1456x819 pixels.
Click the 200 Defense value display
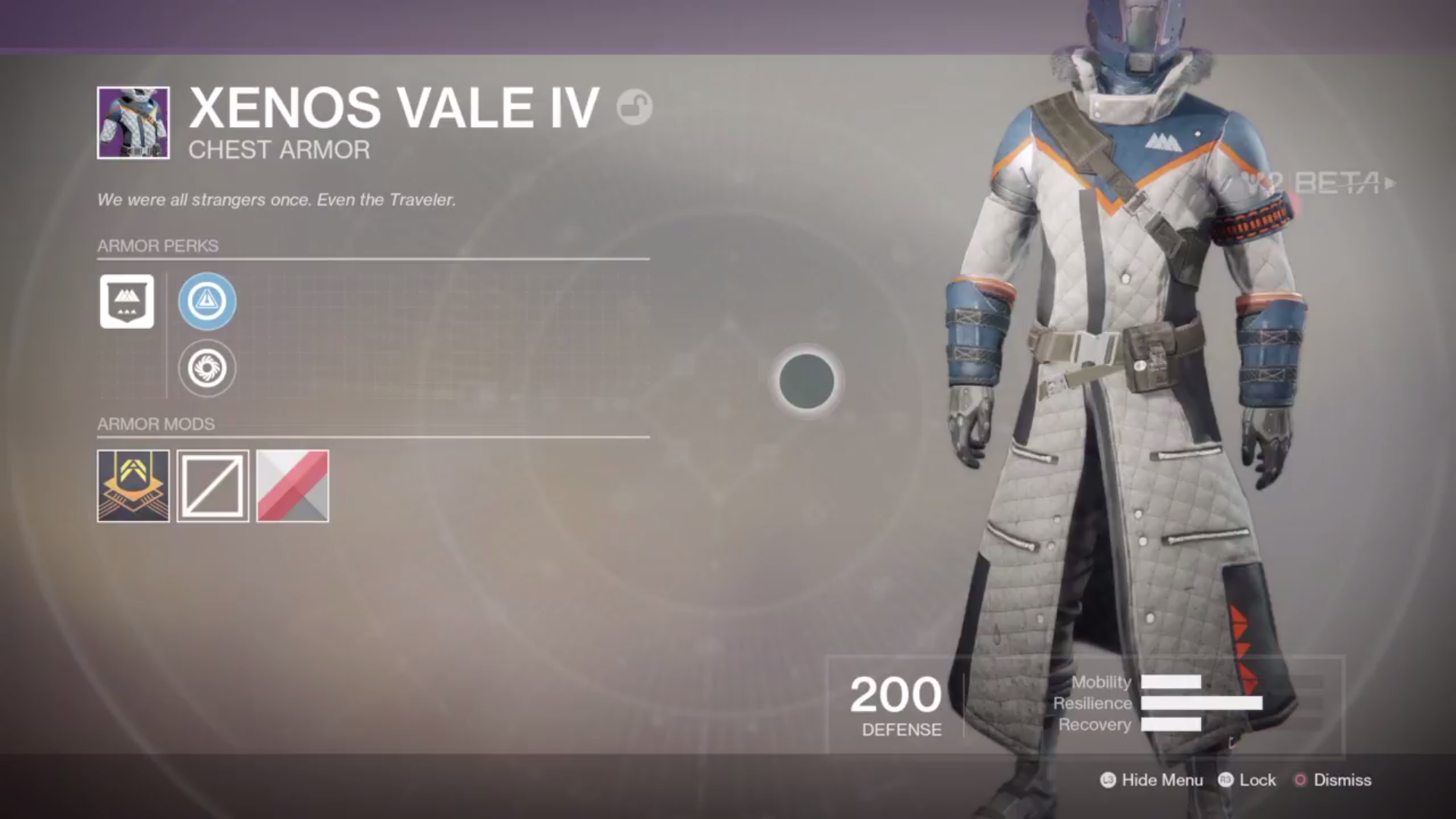coord(896,705)
